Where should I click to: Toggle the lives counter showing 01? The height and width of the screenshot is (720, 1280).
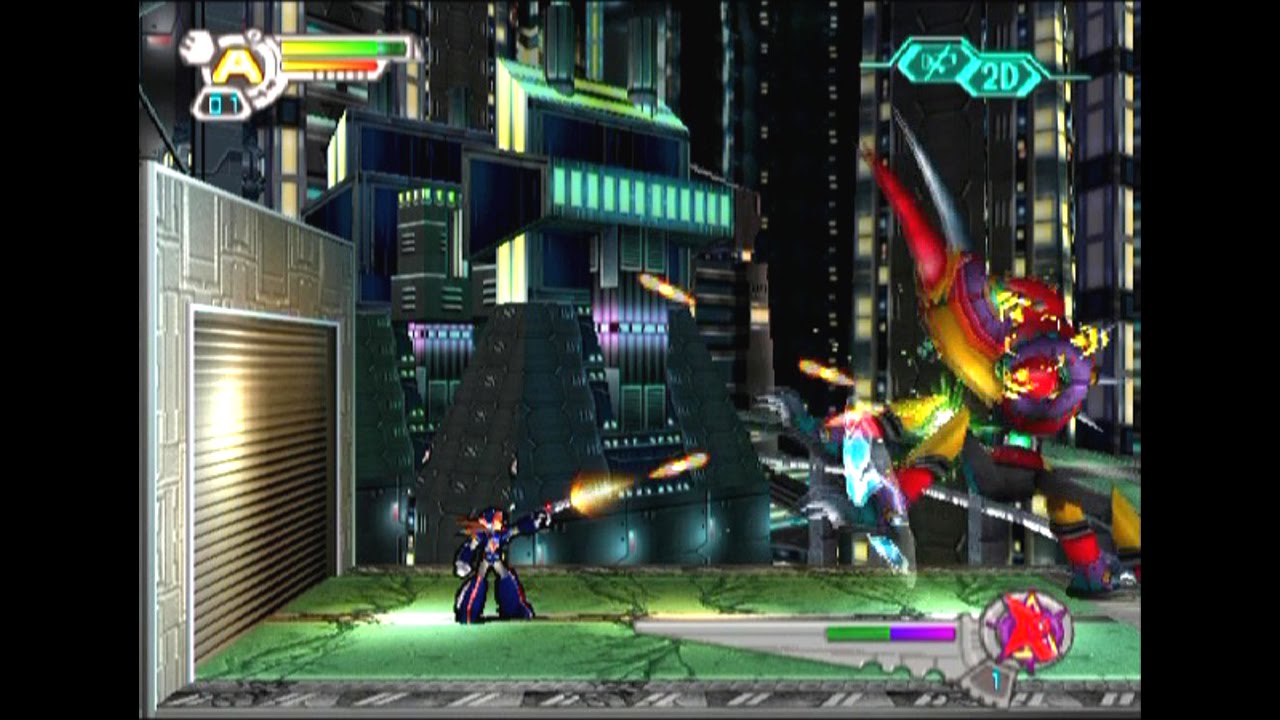coord(223,102)
